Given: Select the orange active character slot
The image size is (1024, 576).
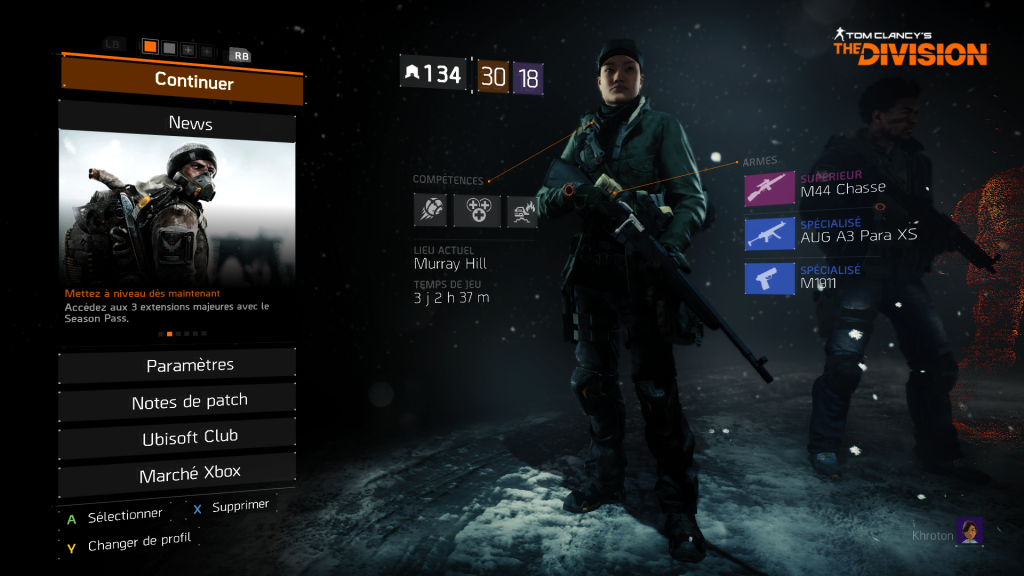Looking at the screenshot, I should point(150,47).
